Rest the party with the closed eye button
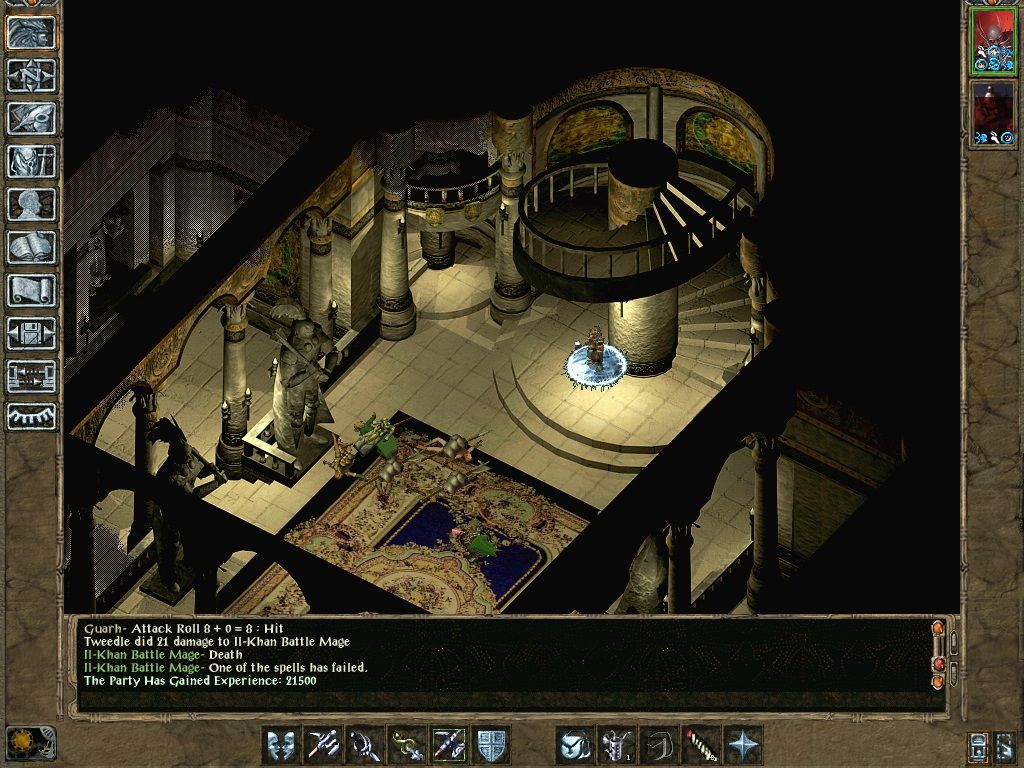The image size is (1024, 768). [x=32, y=416]
